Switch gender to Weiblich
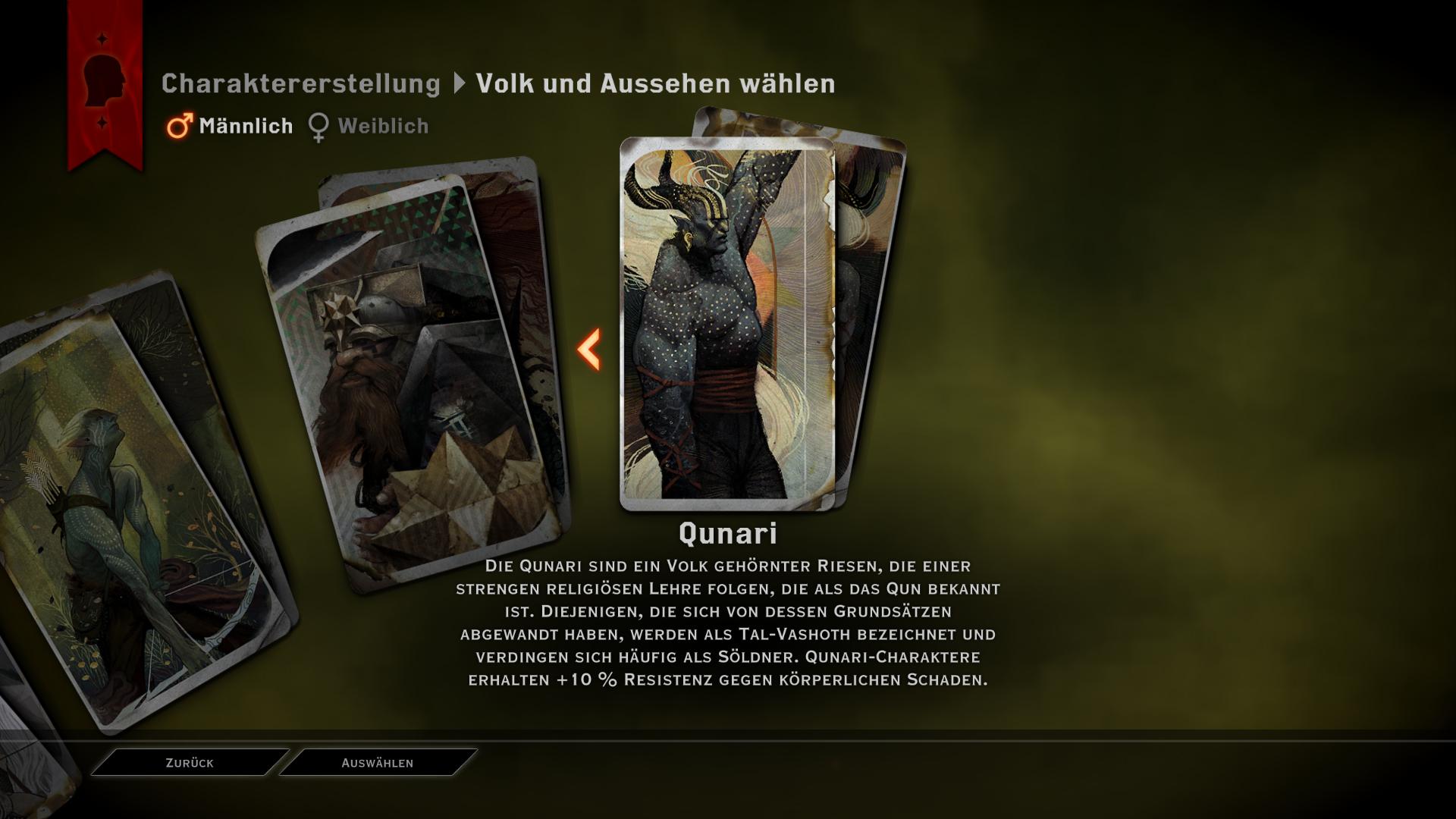Screen dimensions: 1456x819 click(x=369, y=126)
